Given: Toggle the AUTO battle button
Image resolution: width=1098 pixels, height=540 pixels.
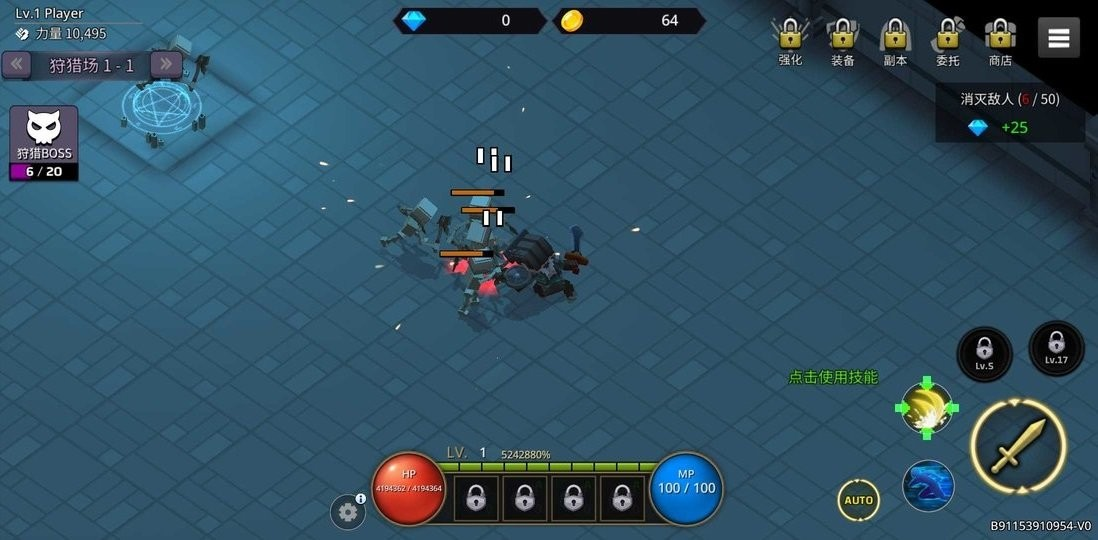Looking at the screenshot, I should coord(858,500).
